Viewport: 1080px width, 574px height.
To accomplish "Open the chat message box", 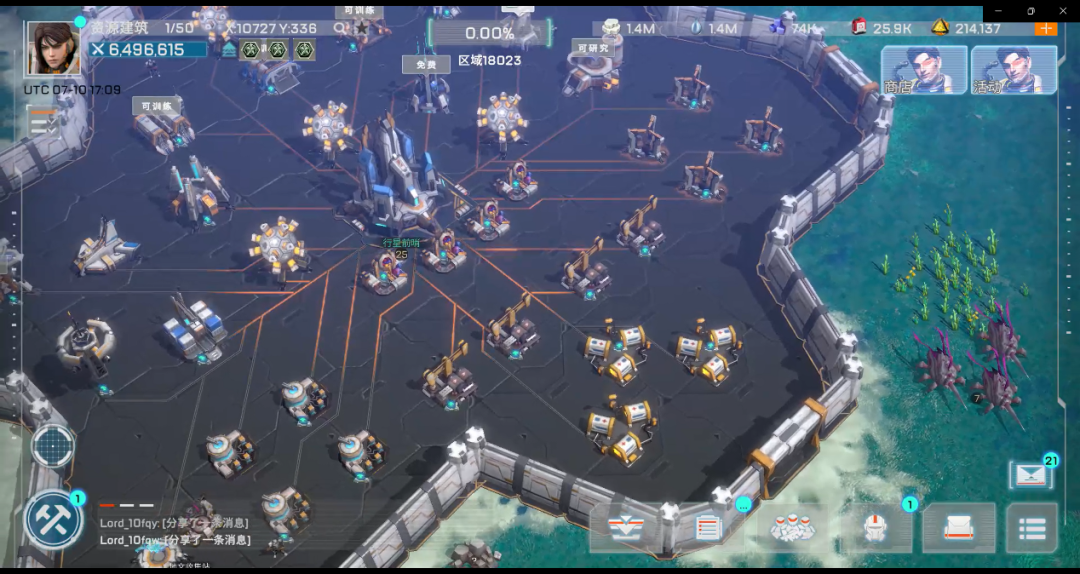I will [175, 531].
